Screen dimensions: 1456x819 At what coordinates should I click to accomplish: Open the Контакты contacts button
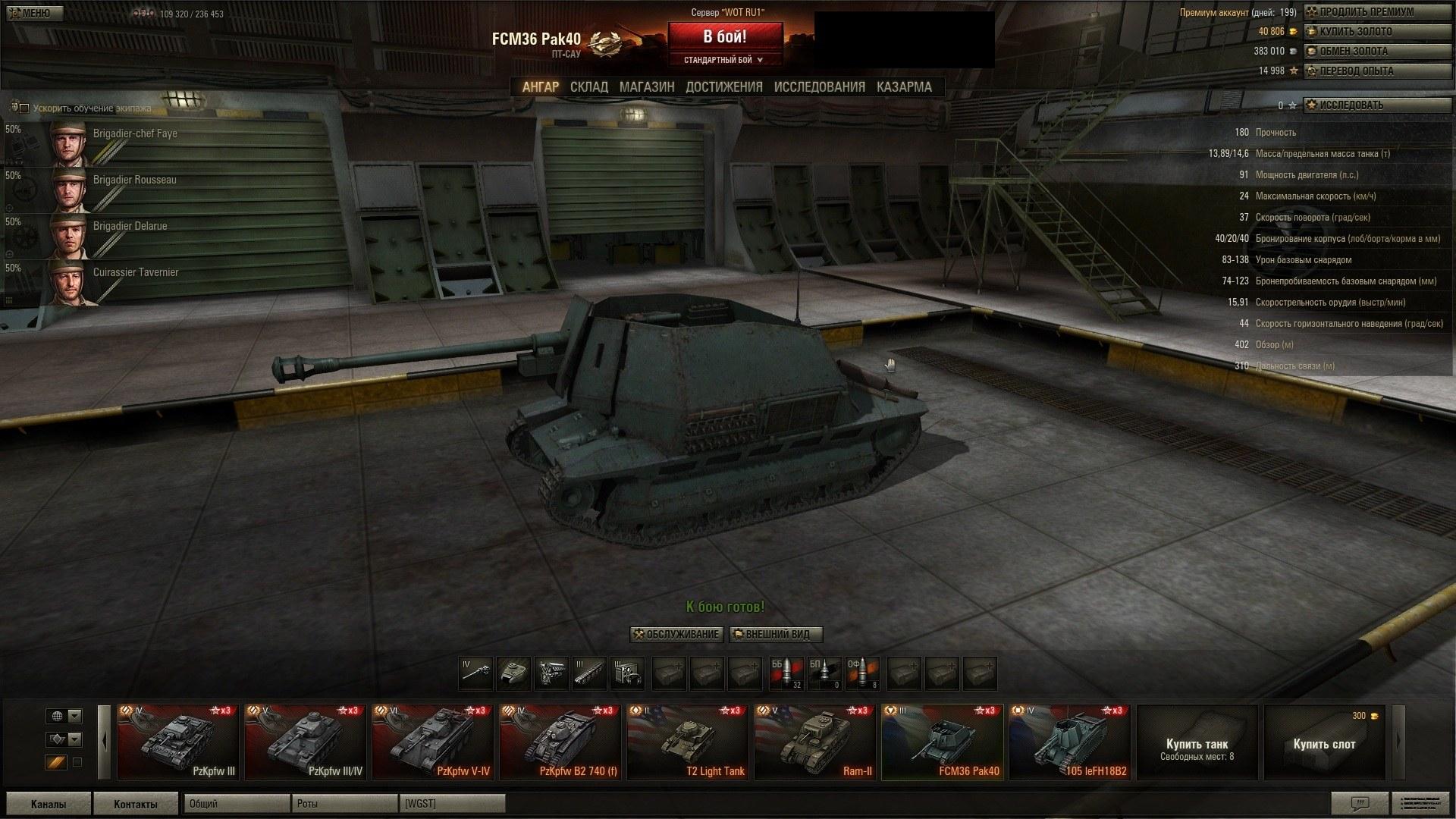coord(136,804)
